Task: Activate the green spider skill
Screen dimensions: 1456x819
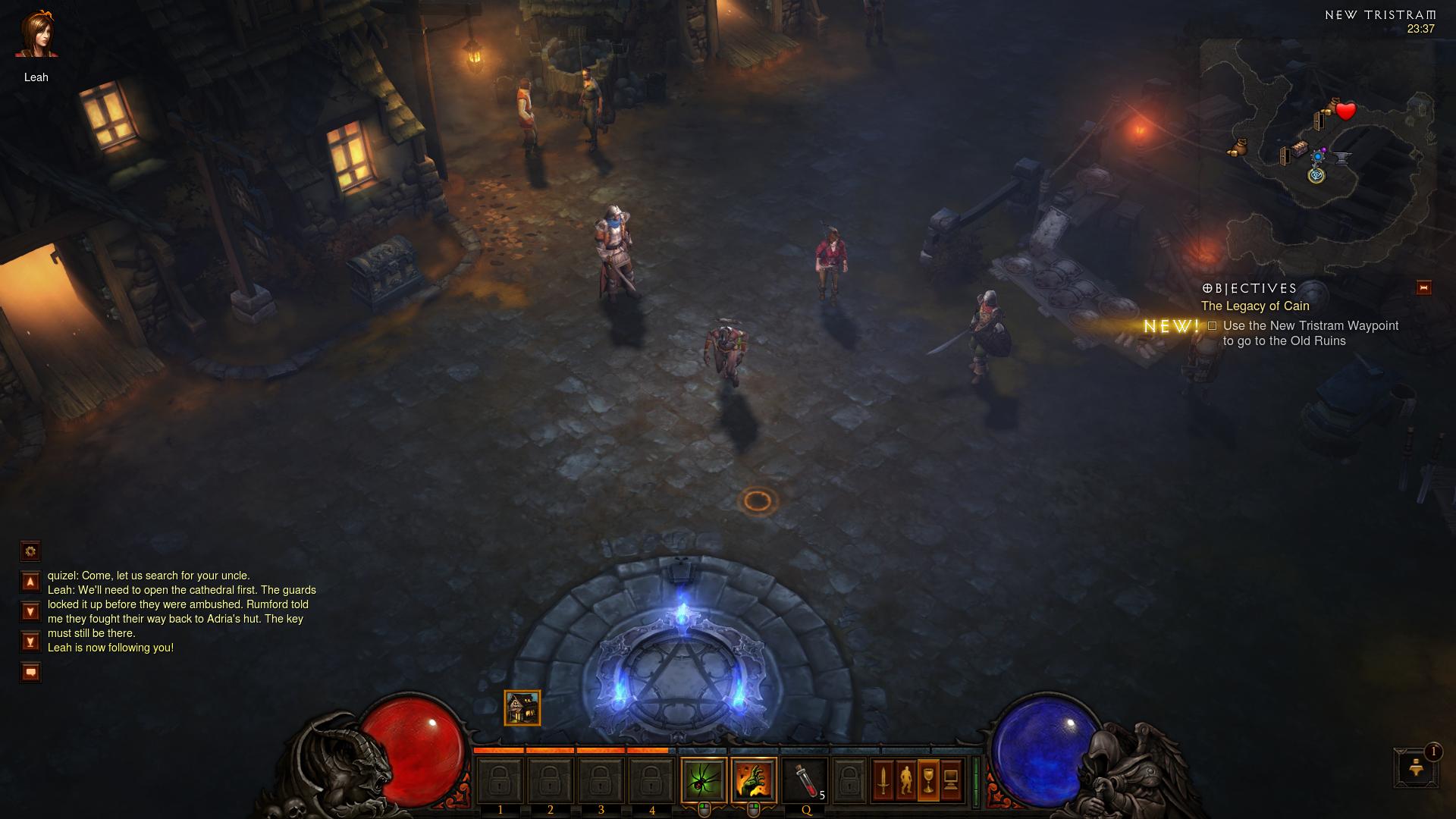Action: (x=704, y=780)
